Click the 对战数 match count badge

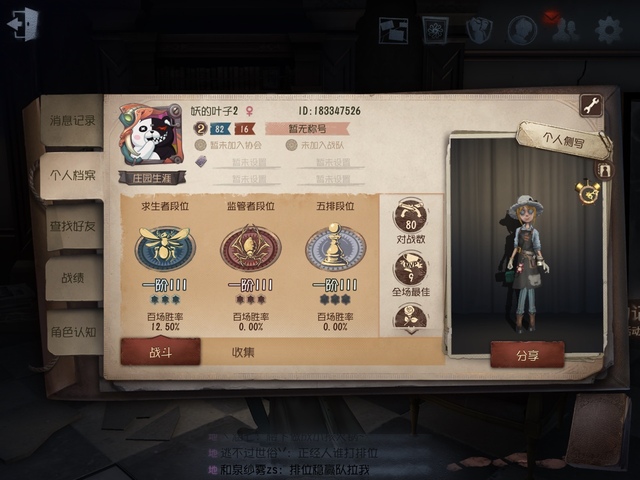(410, 220)
